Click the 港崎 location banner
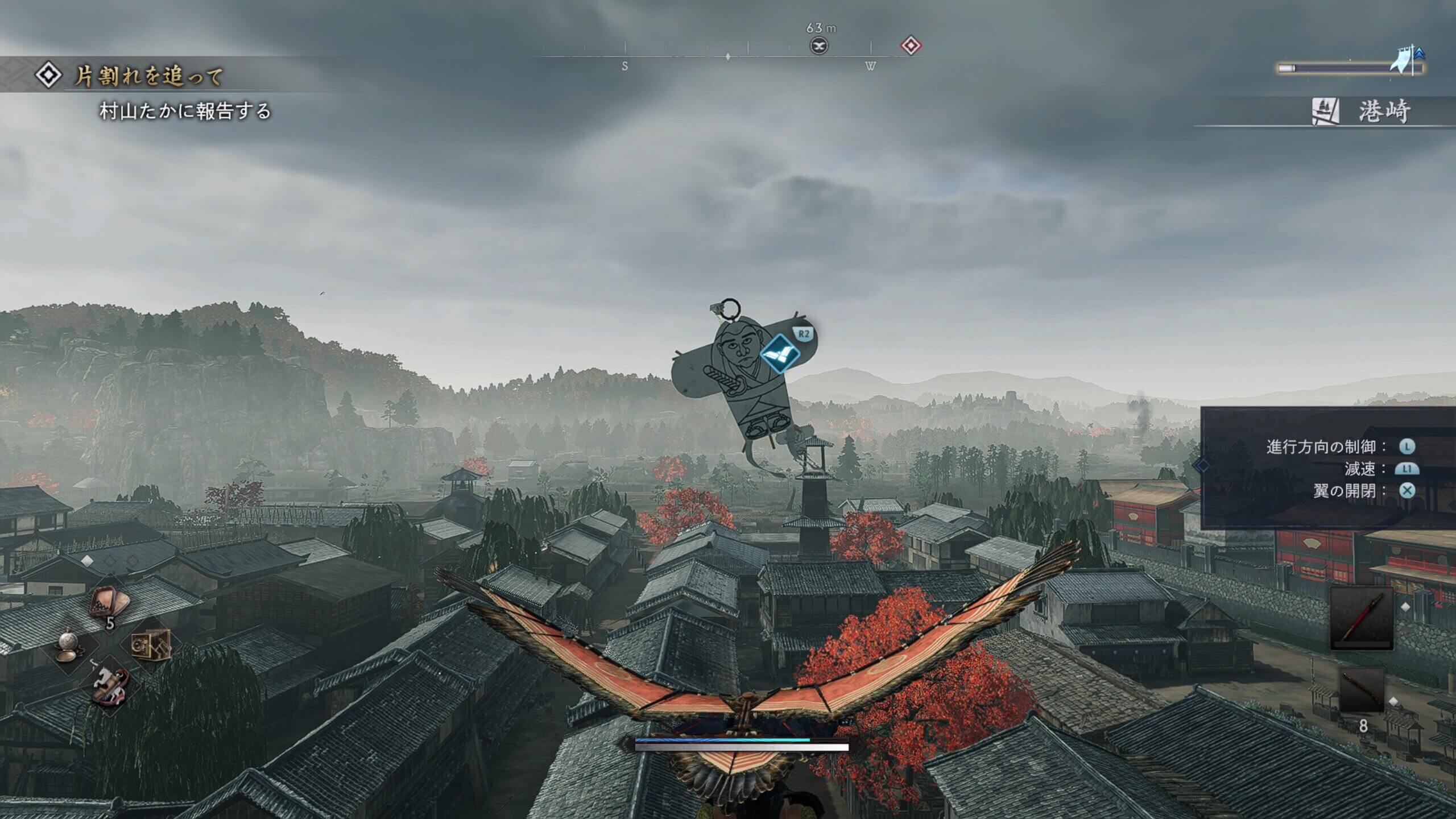 [x=1382, y=111]
